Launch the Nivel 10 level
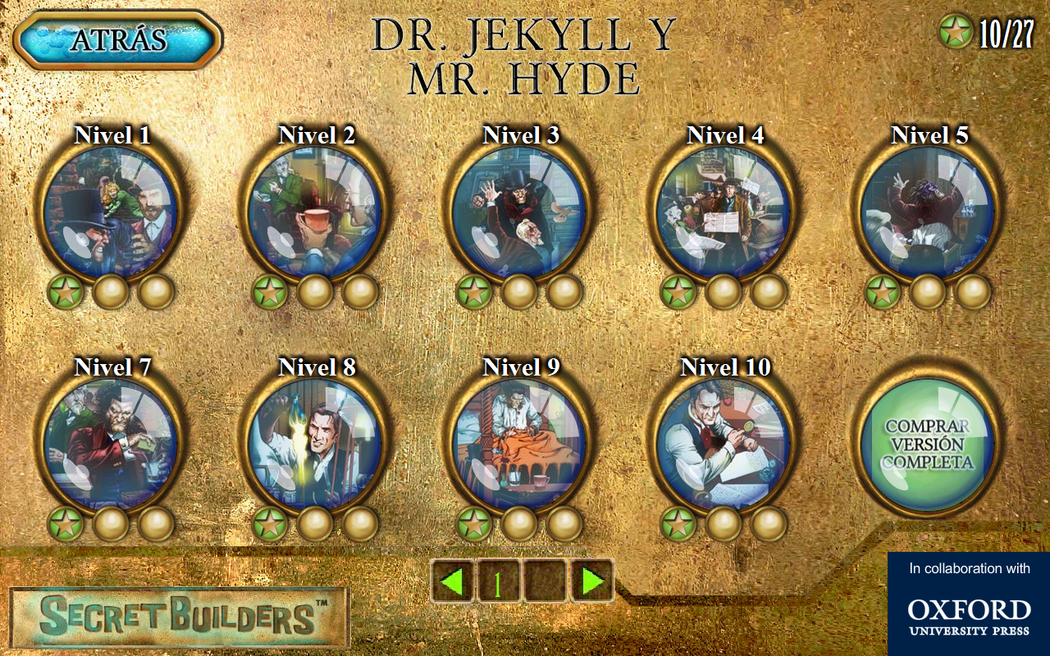This screenshot has width=1050, height=656. pyautogui.click(x=723, y=443)
